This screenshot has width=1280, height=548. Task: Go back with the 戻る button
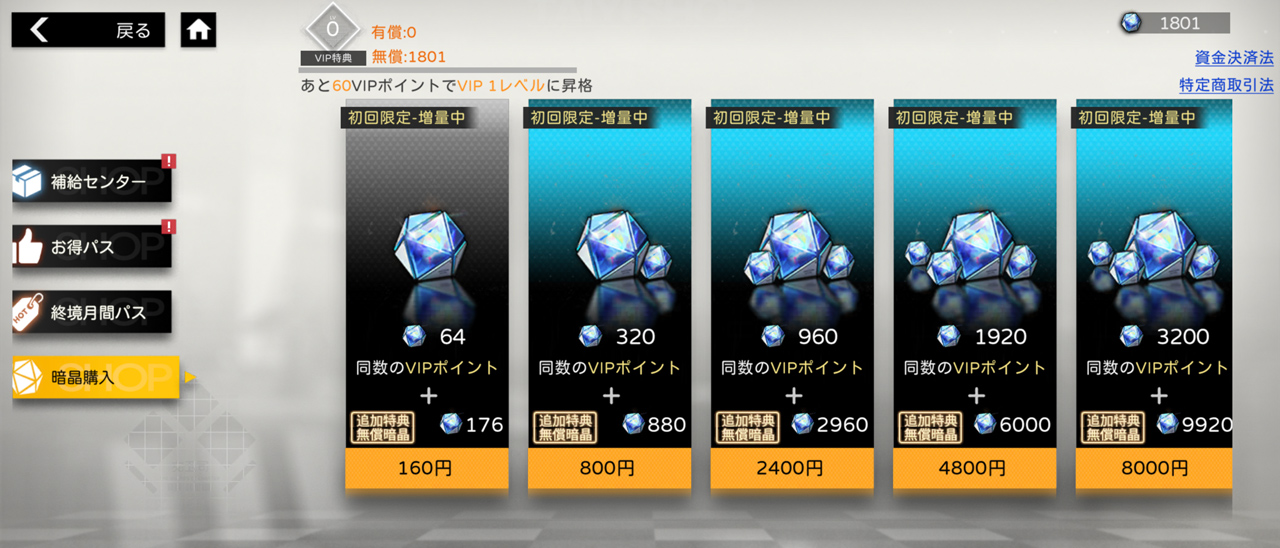pos(88,30)
